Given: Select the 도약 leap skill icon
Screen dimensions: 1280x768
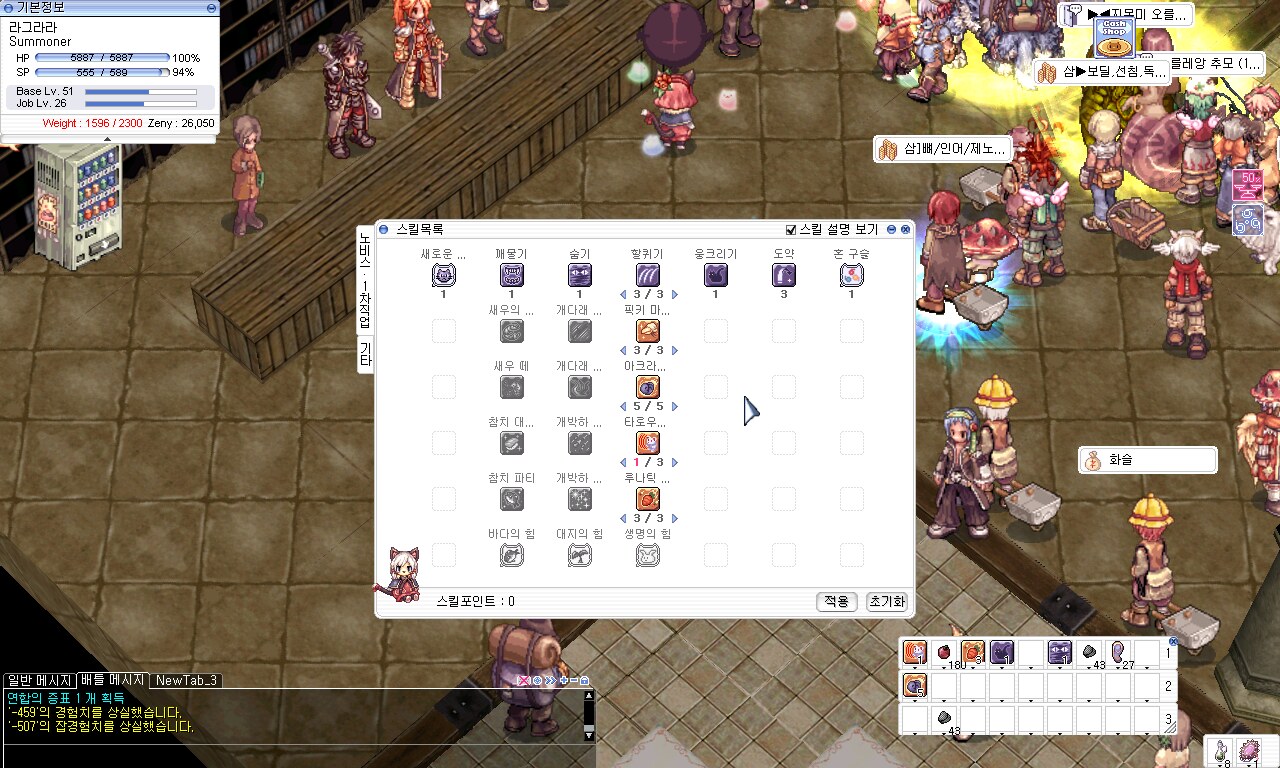Looking at the screenshot, I should pyautogui.click(x=783, y=275).
